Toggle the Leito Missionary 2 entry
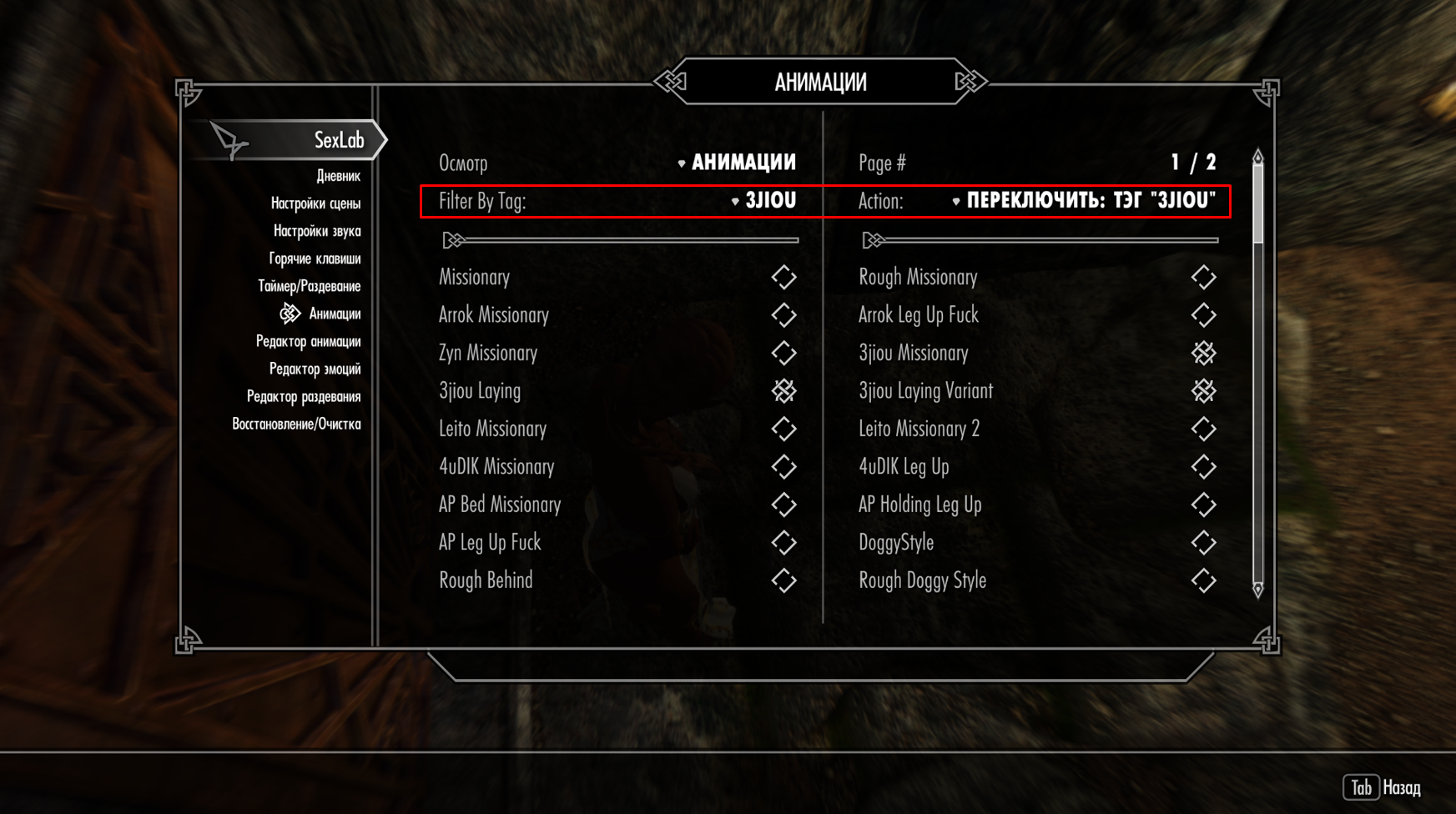This screenshot has height=814, width=1456. [x=1203, y=429]
